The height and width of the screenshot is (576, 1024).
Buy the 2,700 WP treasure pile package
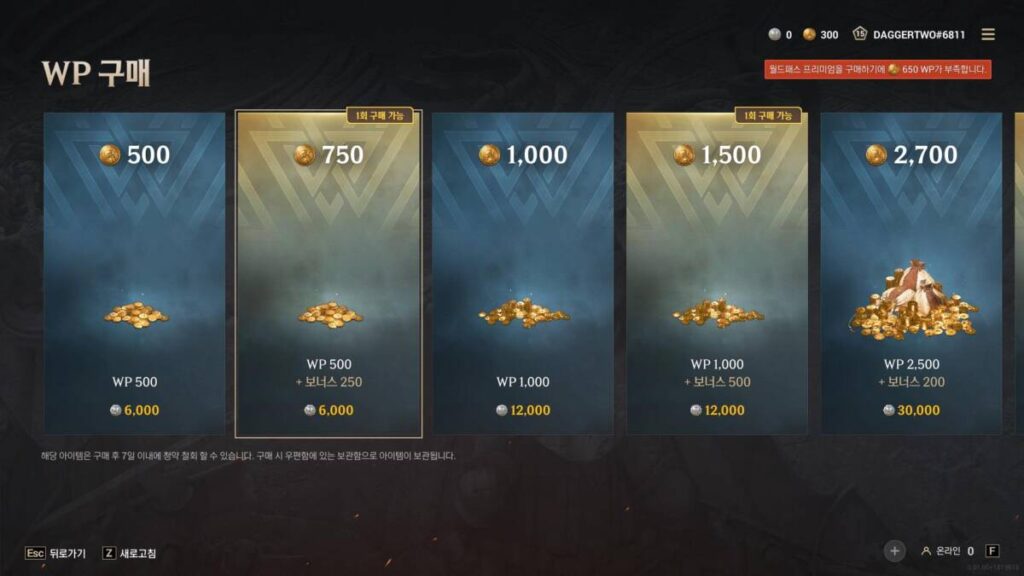click(x=911, y=273)
